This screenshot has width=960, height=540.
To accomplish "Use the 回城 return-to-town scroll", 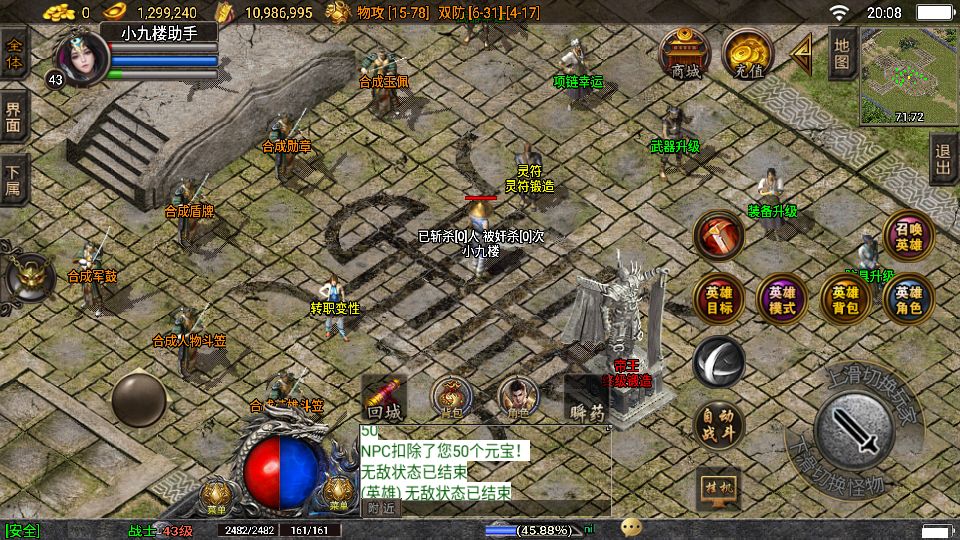I will click(385, 399).
